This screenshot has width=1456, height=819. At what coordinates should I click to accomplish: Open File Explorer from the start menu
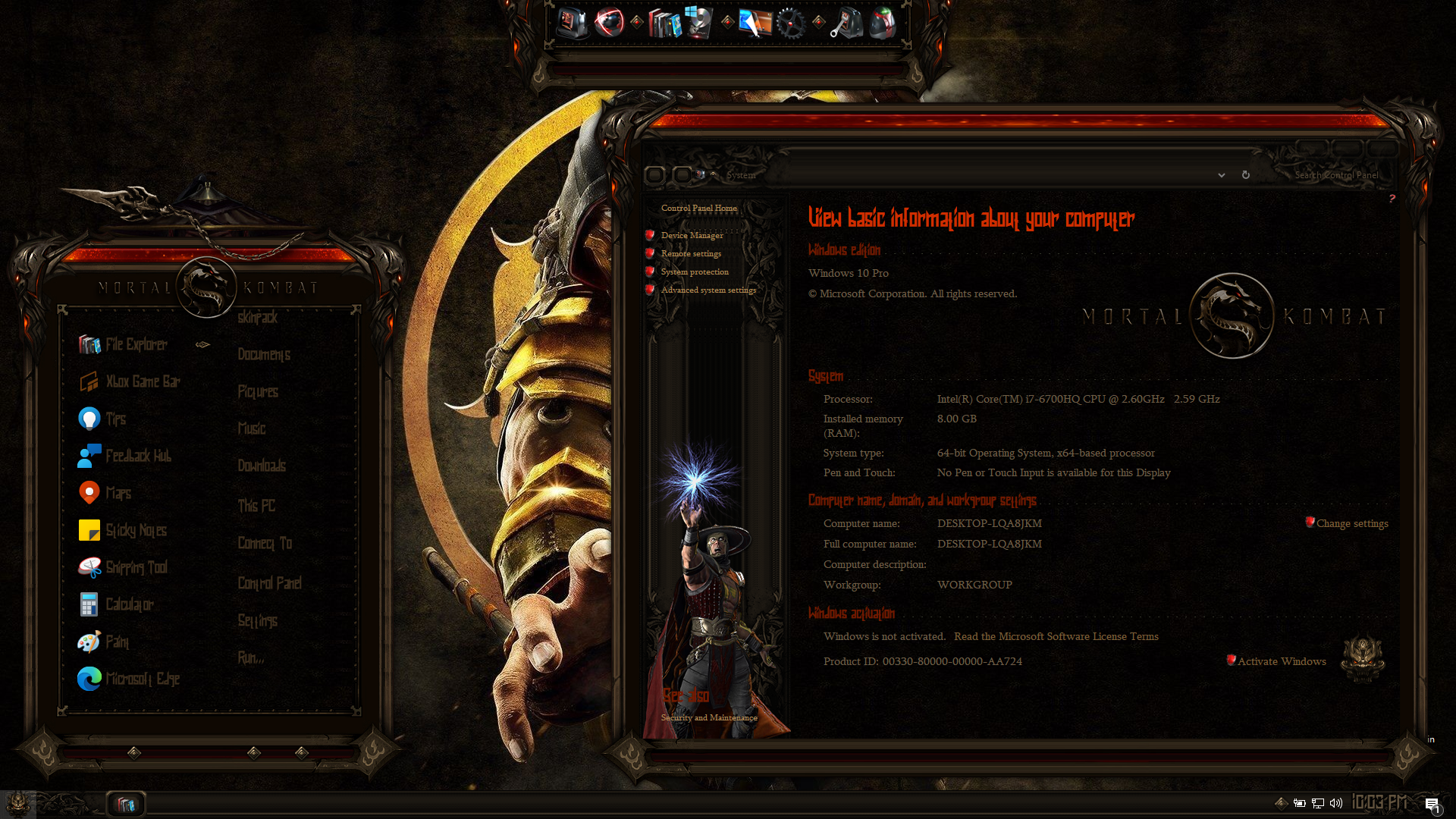(x=136, y=345)
